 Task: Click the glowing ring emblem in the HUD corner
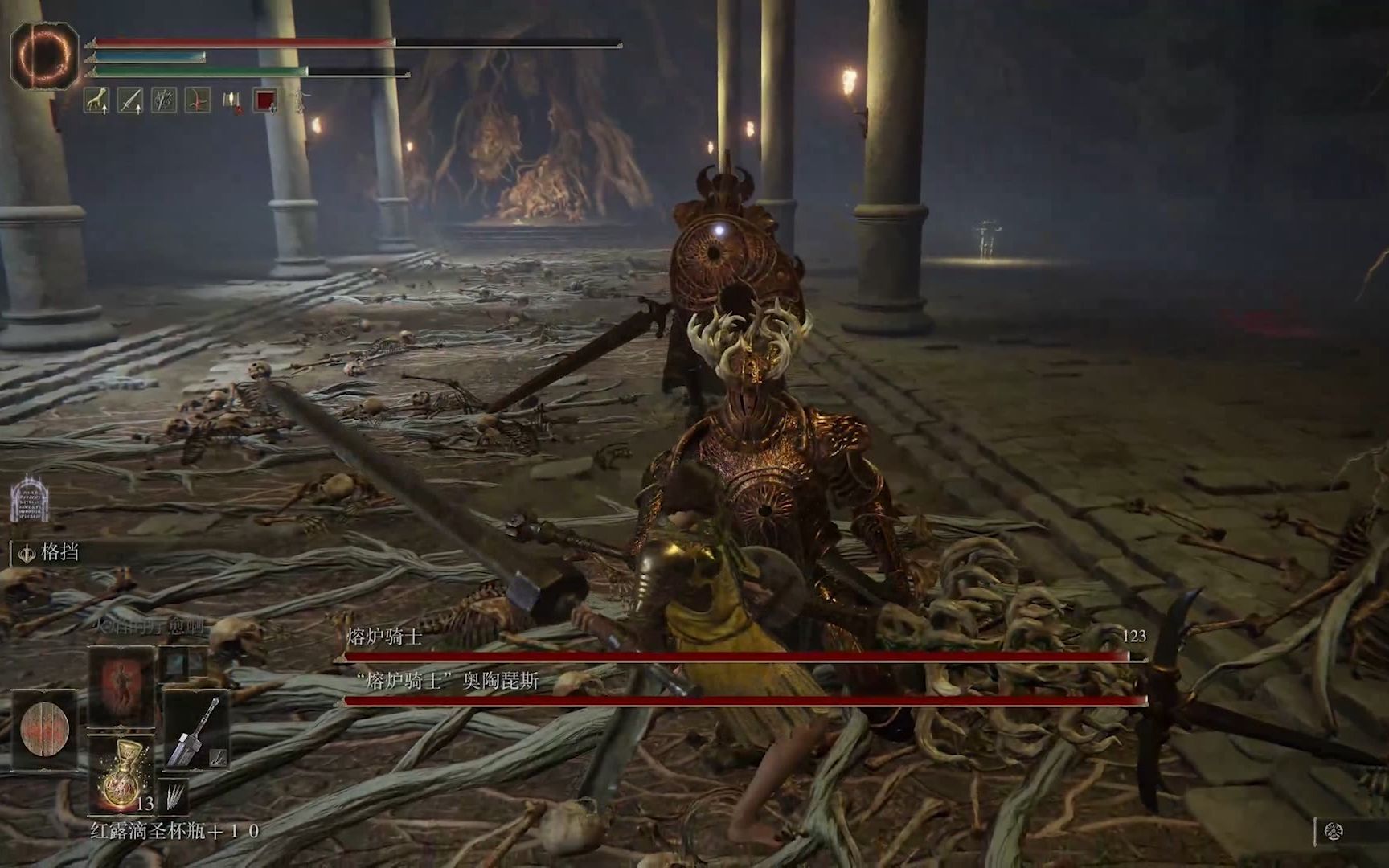(43, 55)
